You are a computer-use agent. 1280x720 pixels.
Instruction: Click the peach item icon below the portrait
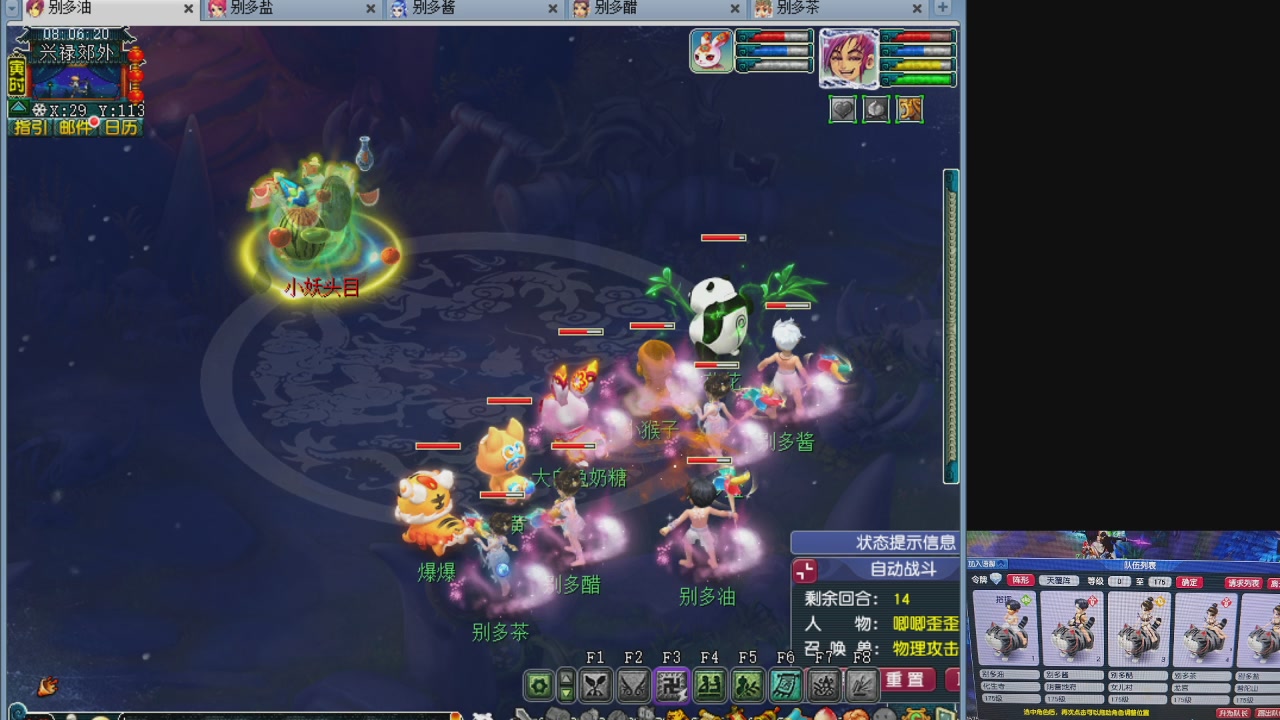(x=876, y=109)
